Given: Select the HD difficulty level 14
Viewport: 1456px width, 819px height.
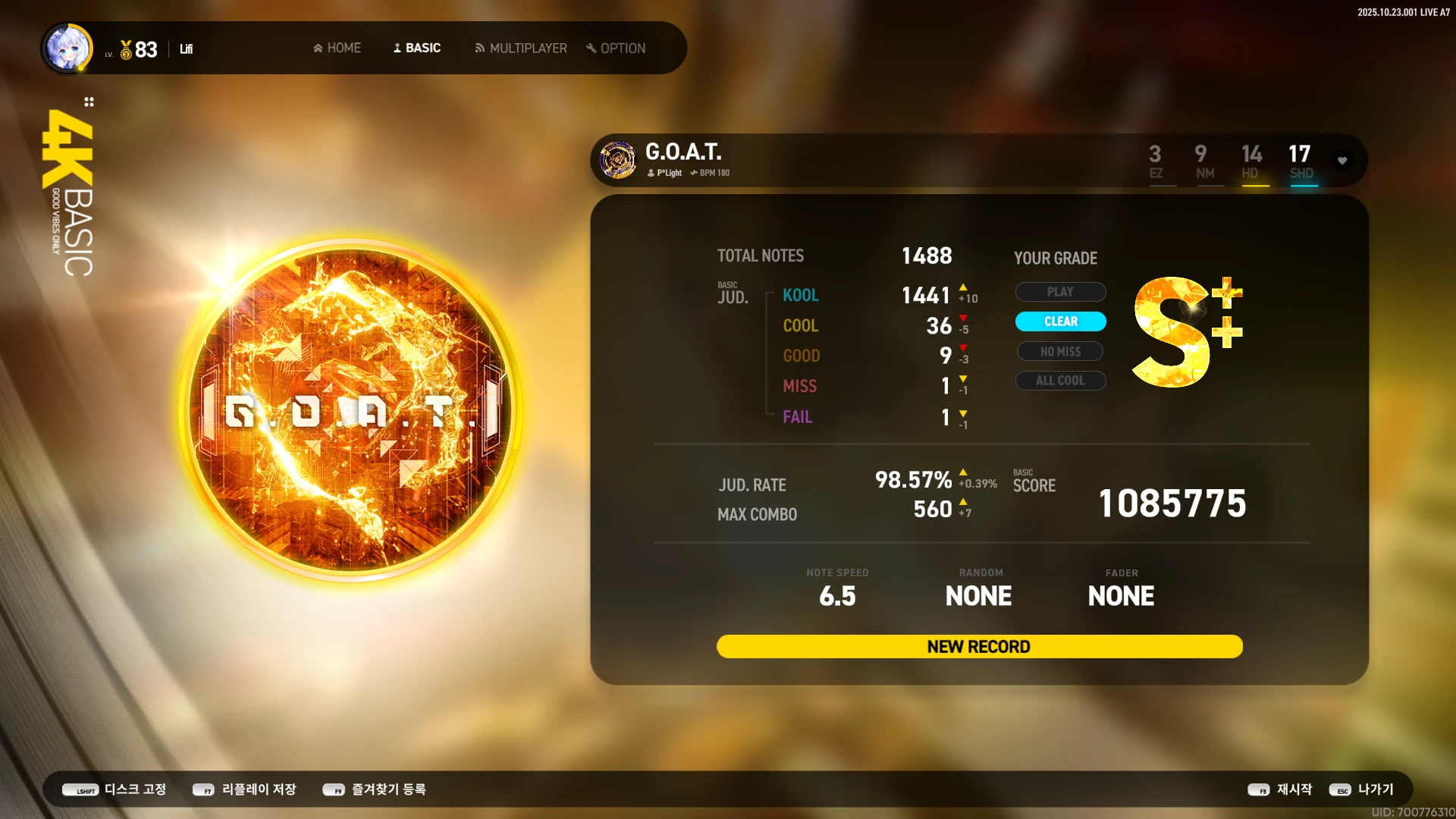Looking at the screenshot, I should pyautogui.click(x=1251, y=161).
